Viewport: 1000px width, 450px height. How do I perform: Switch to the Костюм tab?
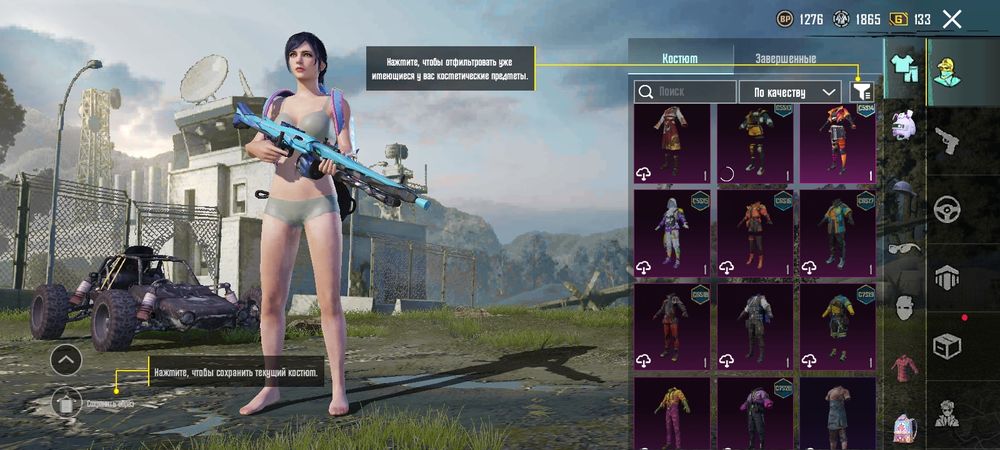(680, 59)
